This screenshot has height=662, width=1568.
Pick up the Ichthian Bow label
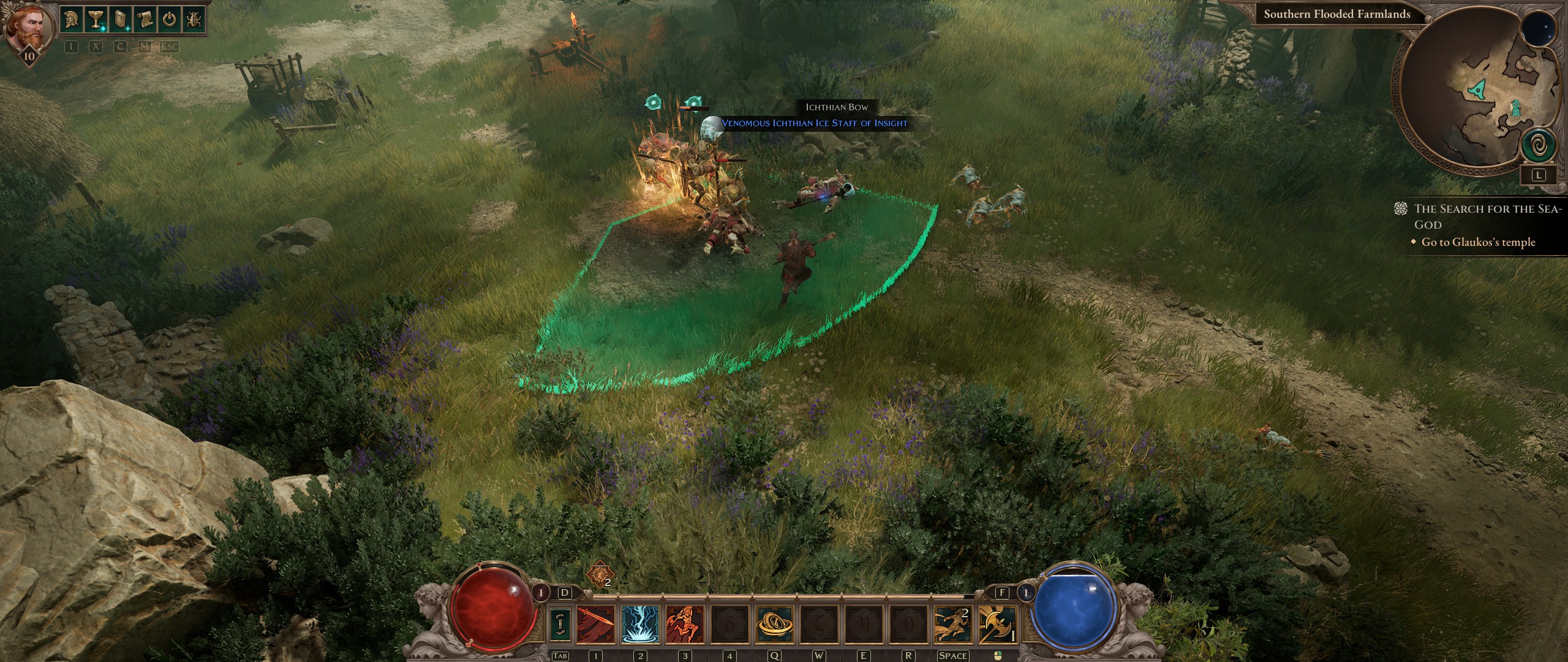(x=837, y=107)
